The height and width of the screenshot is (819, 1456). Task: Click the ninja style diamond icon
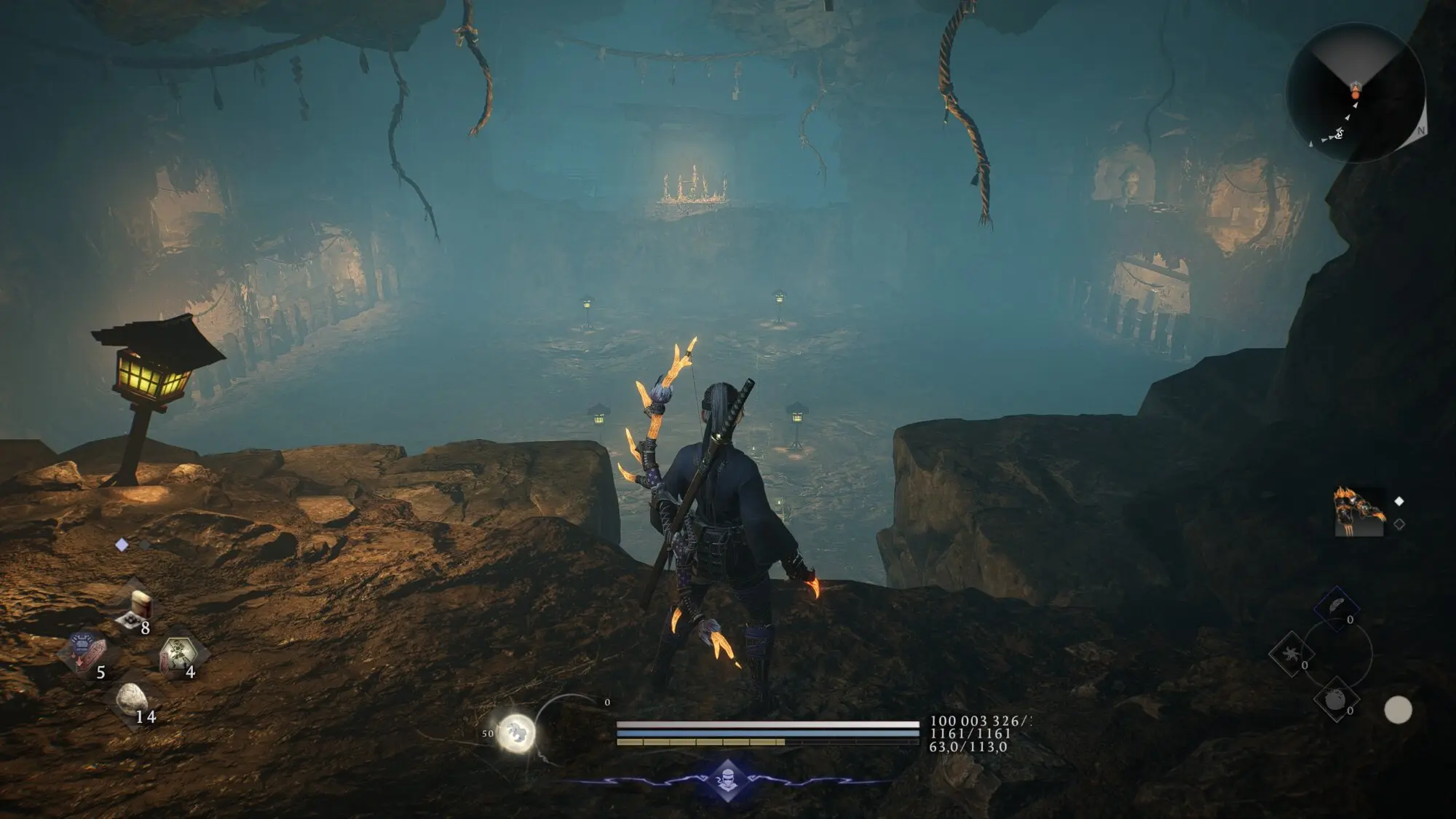coord(728,778)
